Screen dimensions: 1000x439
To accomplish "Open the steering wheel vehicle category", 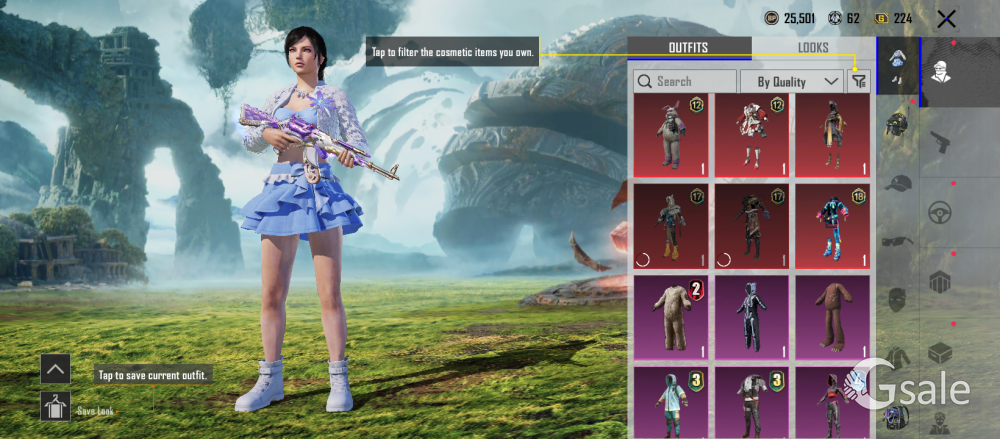I will click(940, 212).
